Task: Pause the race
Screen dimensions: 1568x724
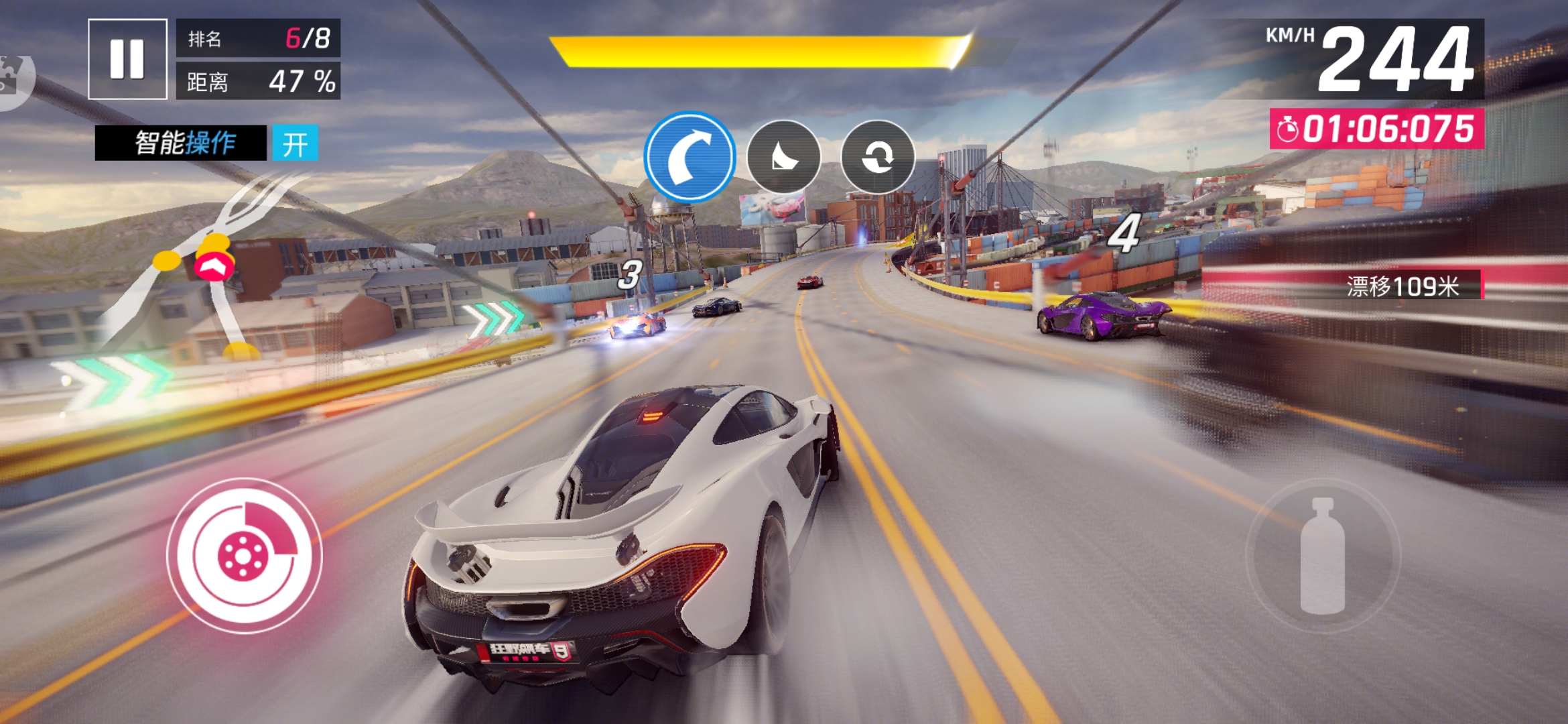Action: pos(127,59)
